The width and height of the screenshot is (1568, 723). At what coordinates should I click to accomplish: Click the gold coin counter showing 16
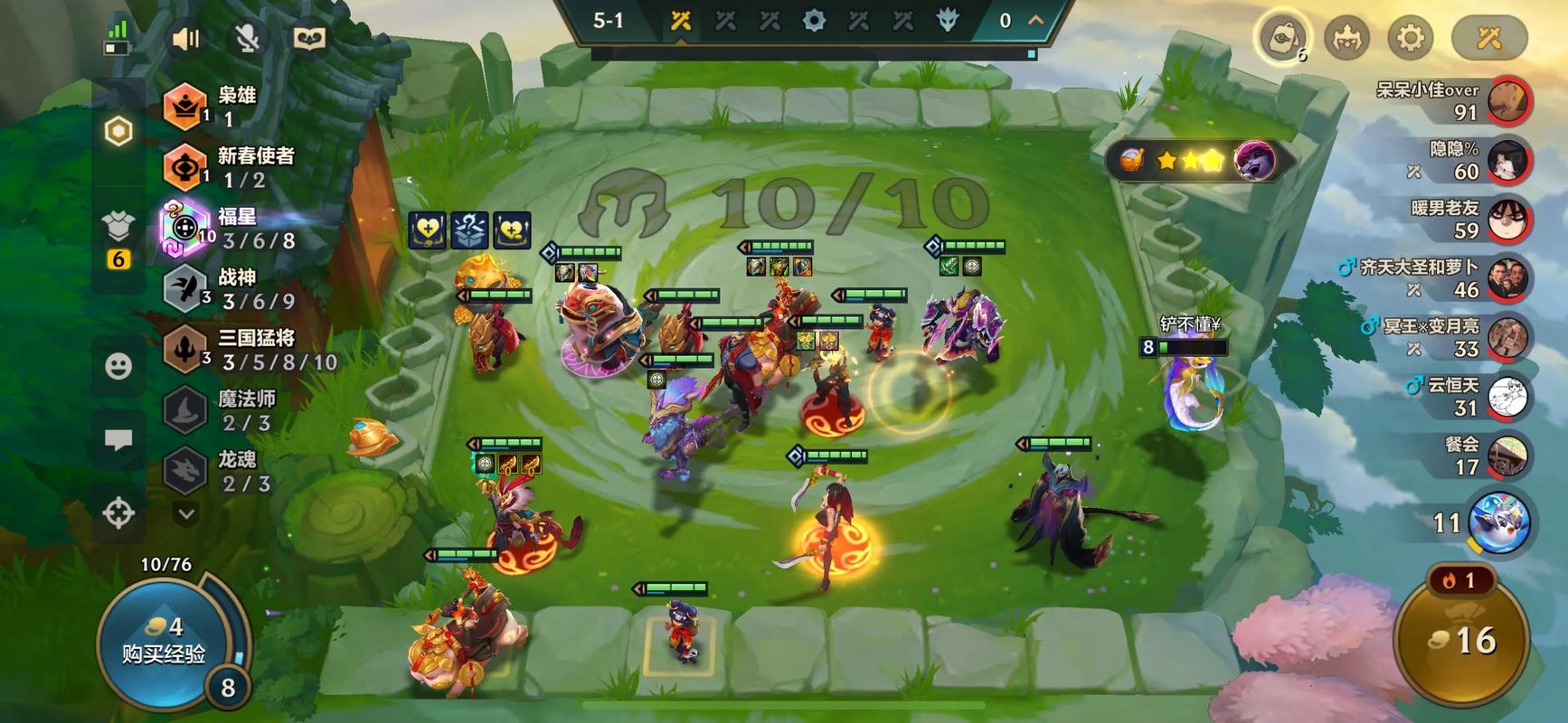pos(1462,641)
